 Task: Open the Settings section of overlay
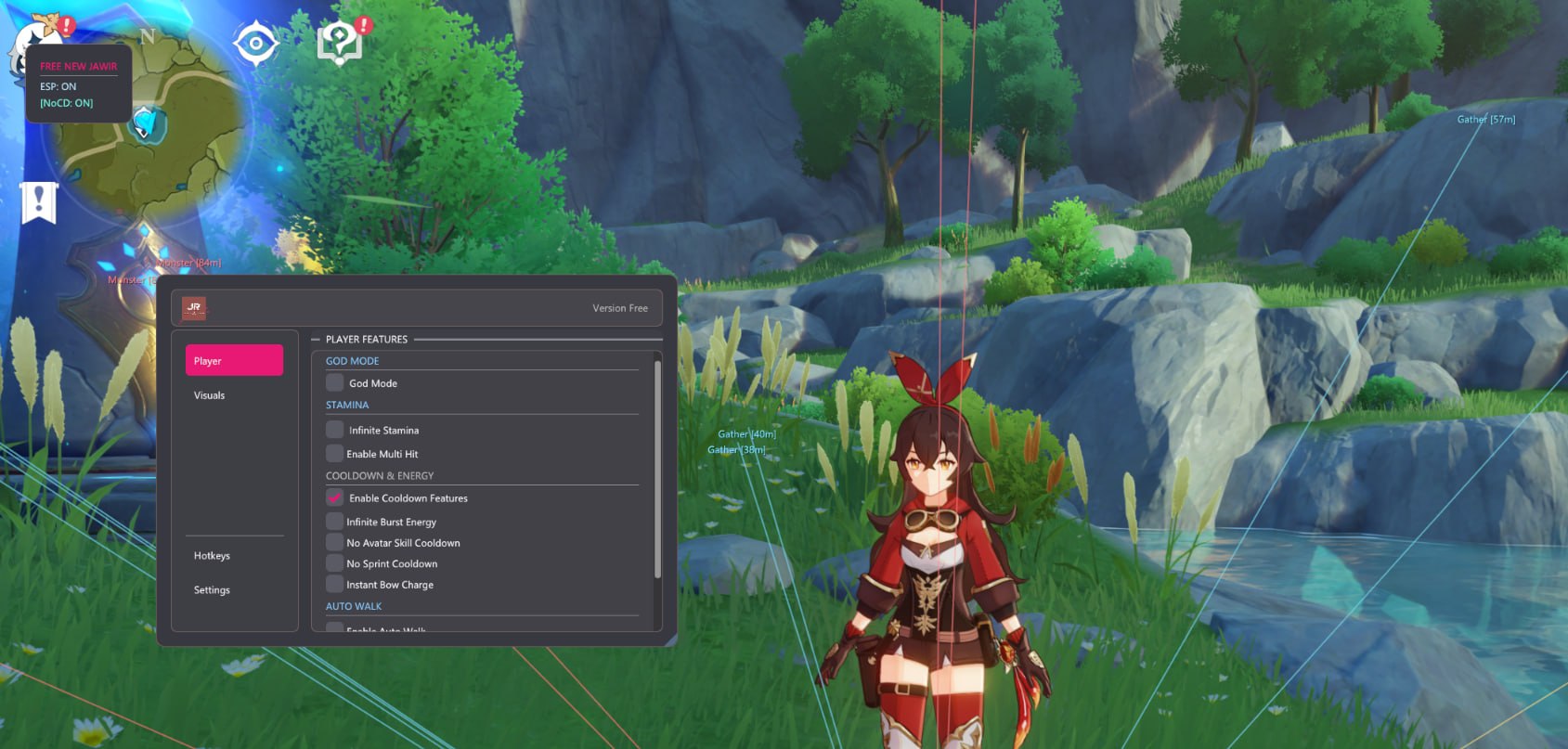pos(212,590)
